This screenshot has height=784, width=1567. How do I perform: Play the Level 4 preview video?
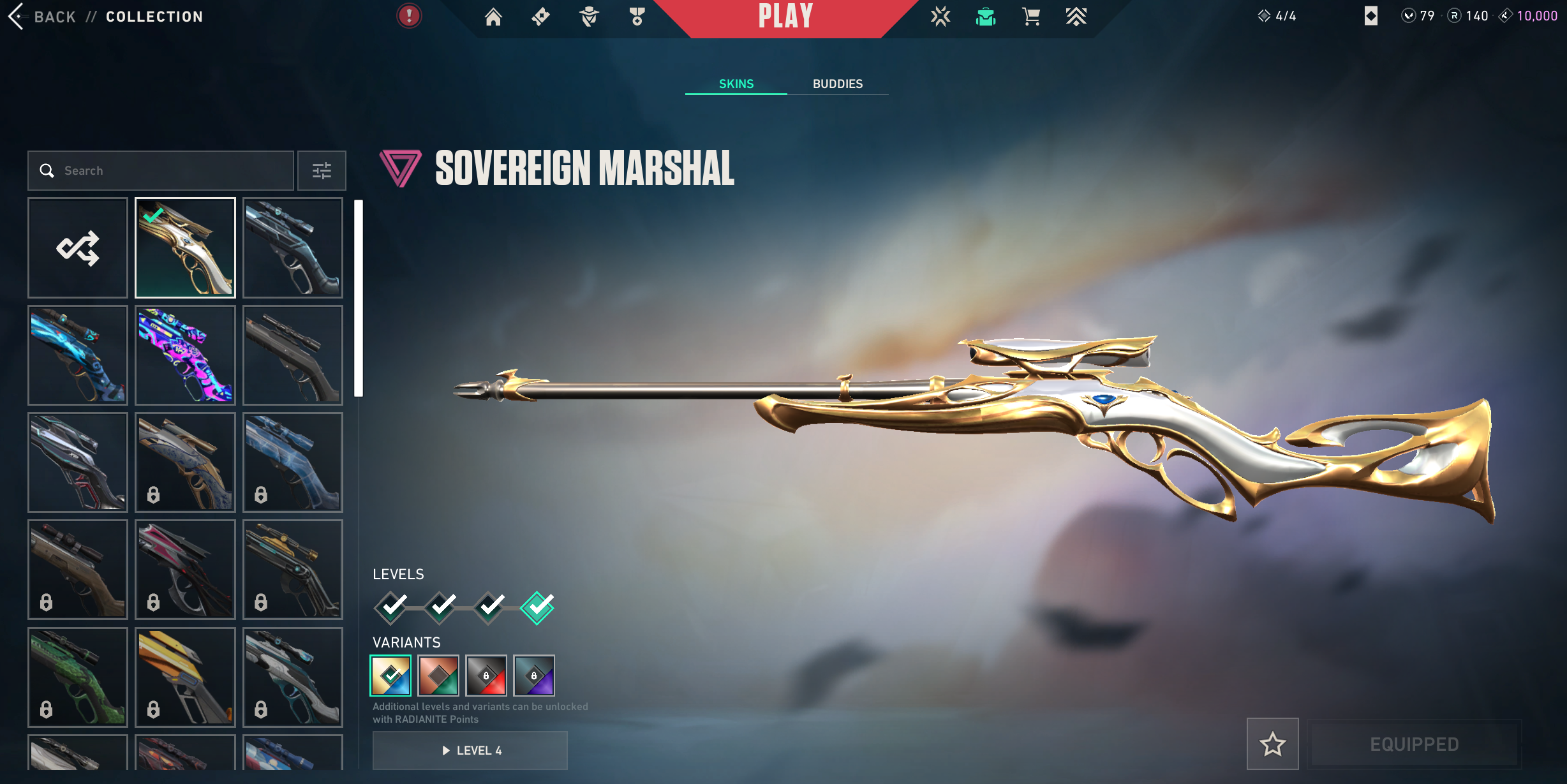point(470,750)
